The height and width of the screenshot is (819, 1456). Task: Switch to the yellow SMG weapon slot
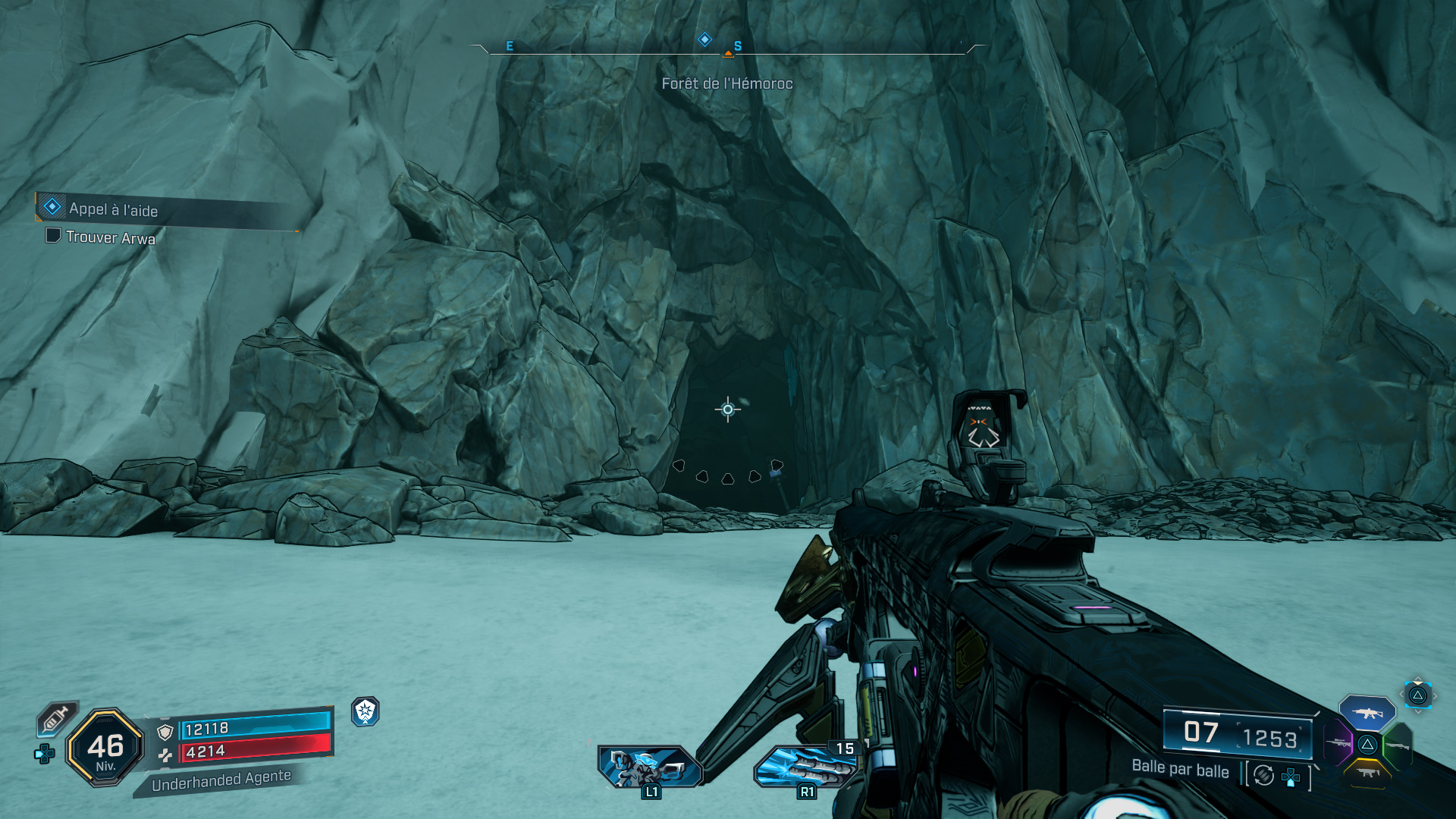click(x=1367, y=773)
